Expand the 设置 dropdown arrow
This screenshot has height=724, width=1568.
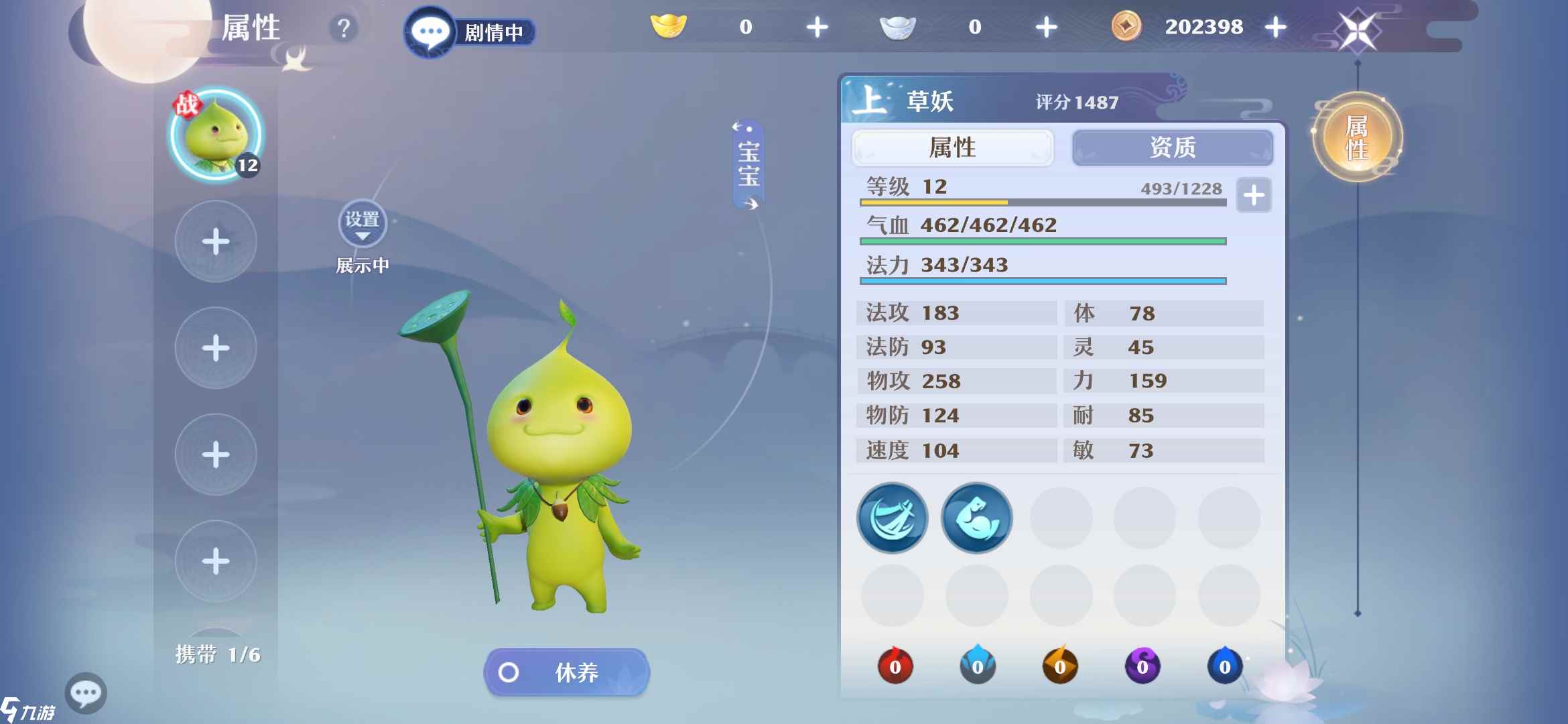pyautogui.click(x=362, y=236)
